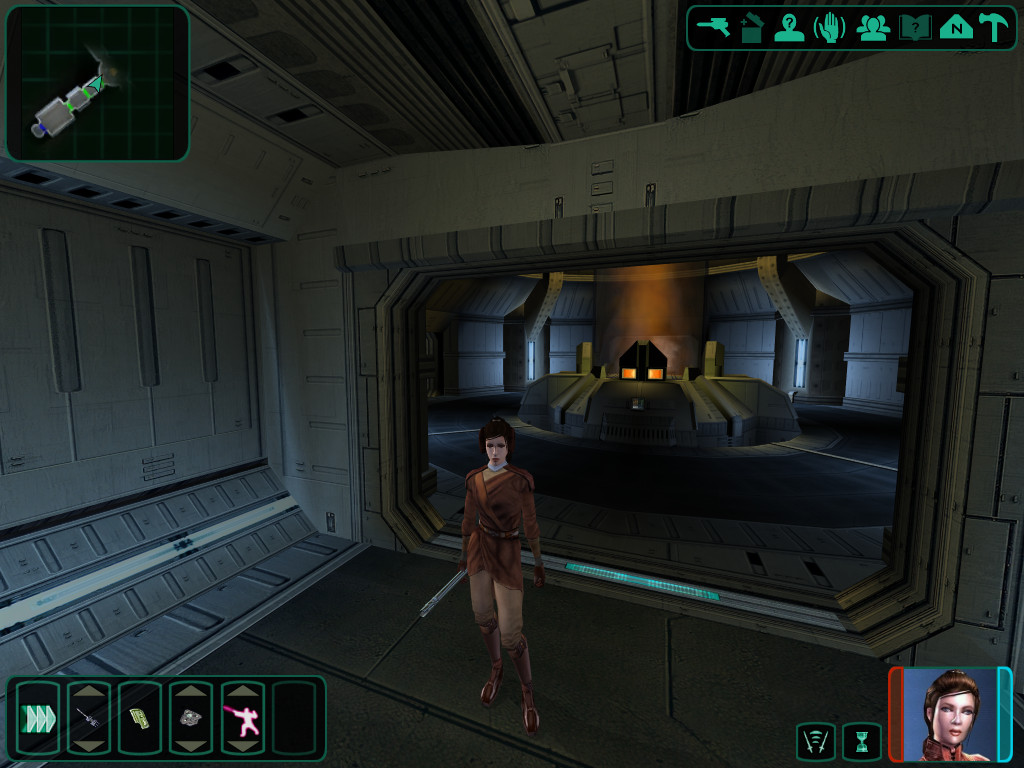
Task: Open the Equipment screen via blaster icon
Action: [x=715, y=27]
